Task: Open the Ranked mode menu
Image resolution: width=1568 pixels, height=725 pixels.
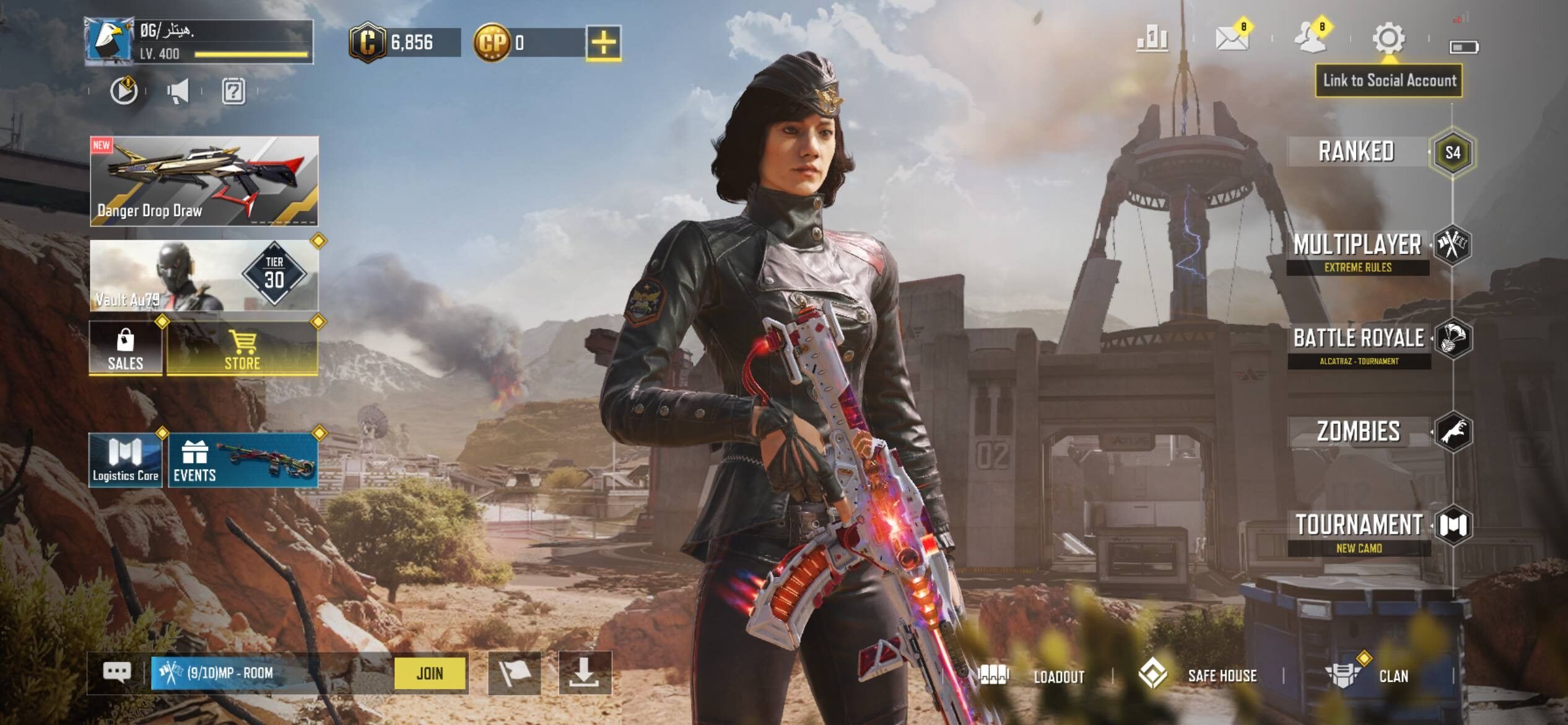Action: [x=1356, y=152]
